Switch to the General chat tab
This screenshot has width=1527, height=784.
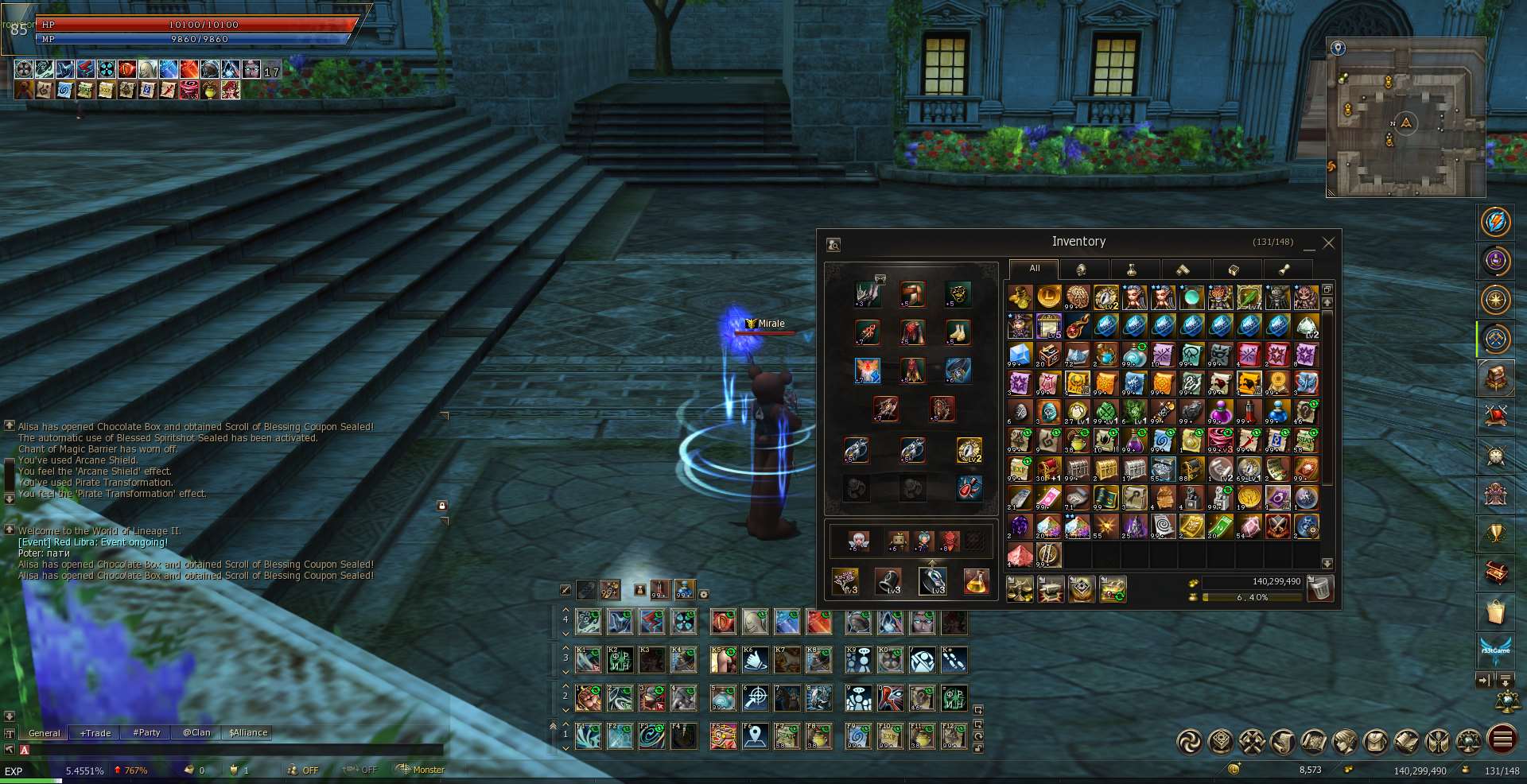44,733
